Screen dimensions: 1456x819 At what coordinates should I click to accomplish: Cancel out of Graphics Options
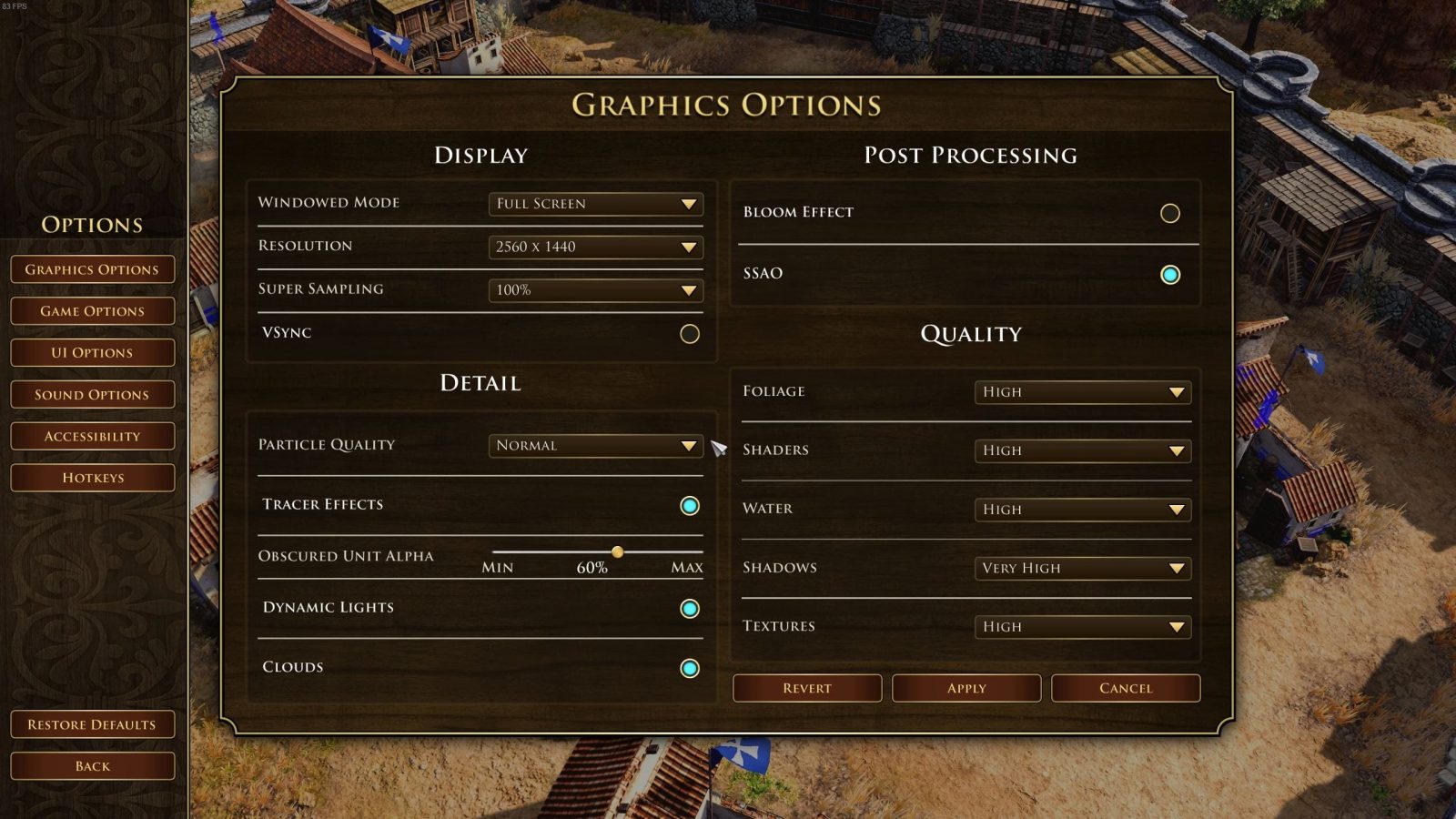[x=1126, y=688]
